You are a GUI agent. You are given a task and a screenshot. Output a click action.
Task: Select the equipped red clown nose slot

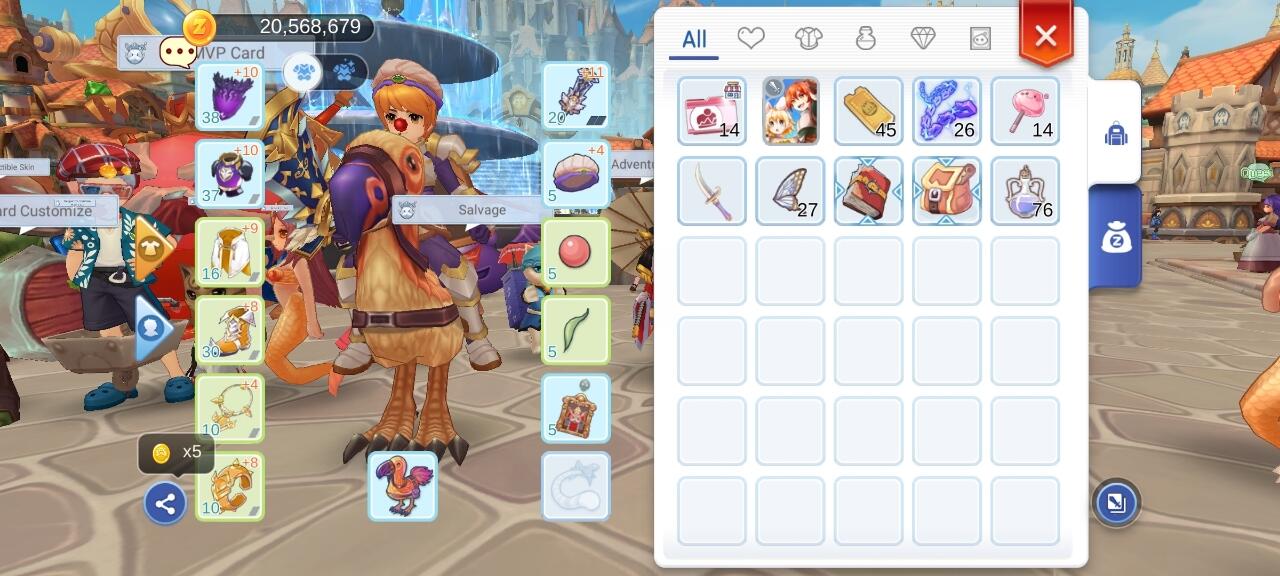click(x=576, y=253)
